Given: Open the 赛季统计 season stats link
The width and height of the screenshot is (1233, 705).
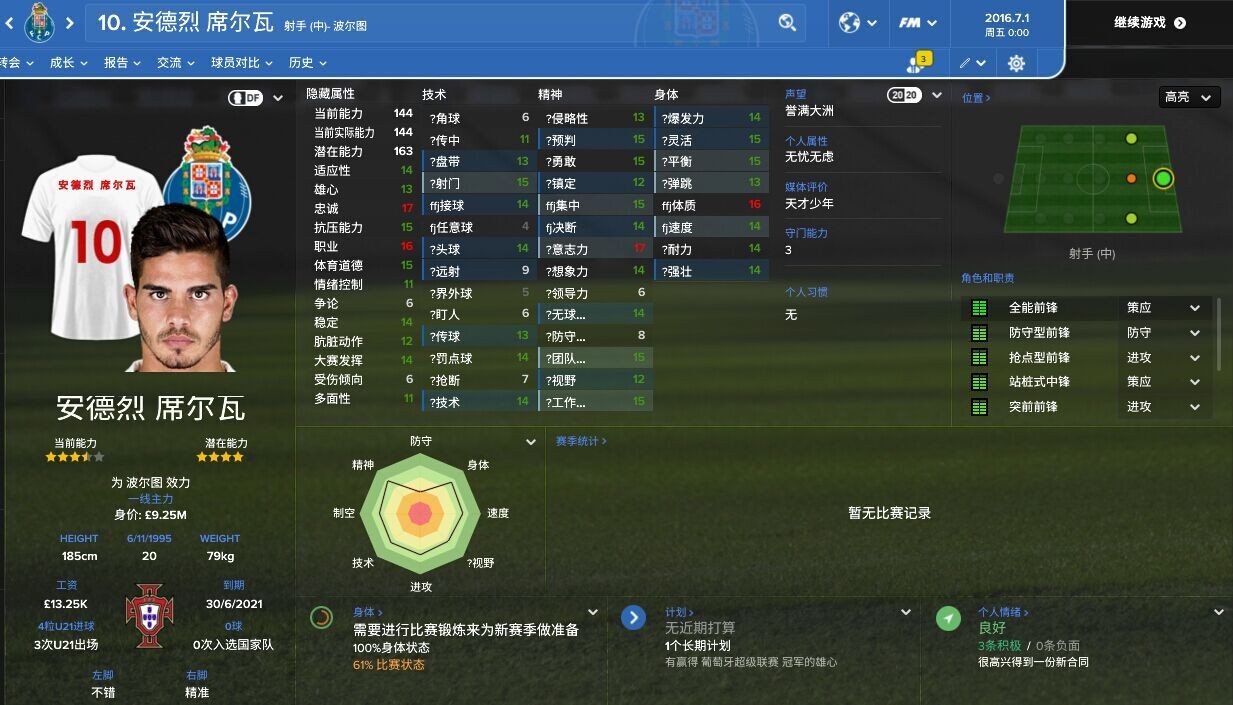Looking at the screenshot, I should click(x=581, y=441).
